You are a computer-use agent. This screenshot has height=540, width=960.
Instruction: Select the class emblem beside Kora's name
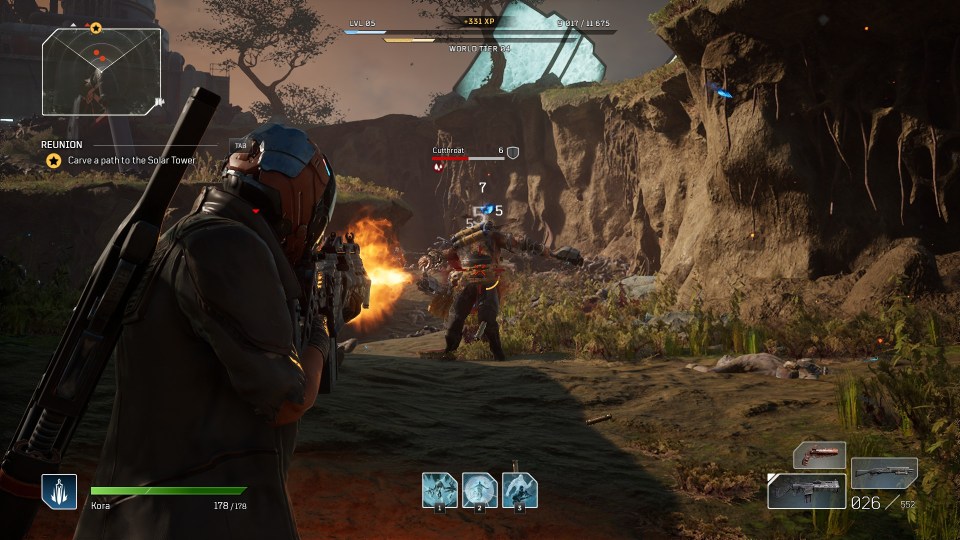click(59, 491)
